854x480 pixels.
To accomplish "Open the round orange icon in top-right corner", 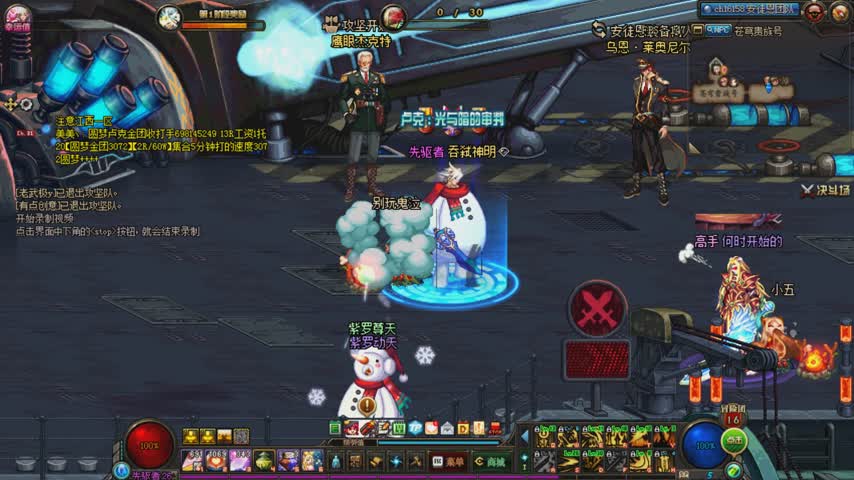I will point(841,11).
